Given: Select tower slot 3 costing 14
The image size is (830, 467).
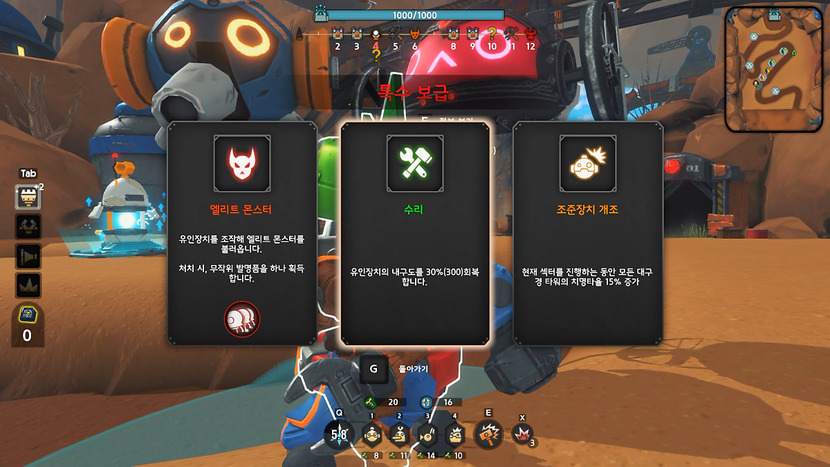Looking at the screenshot, I should coord(427,434).
